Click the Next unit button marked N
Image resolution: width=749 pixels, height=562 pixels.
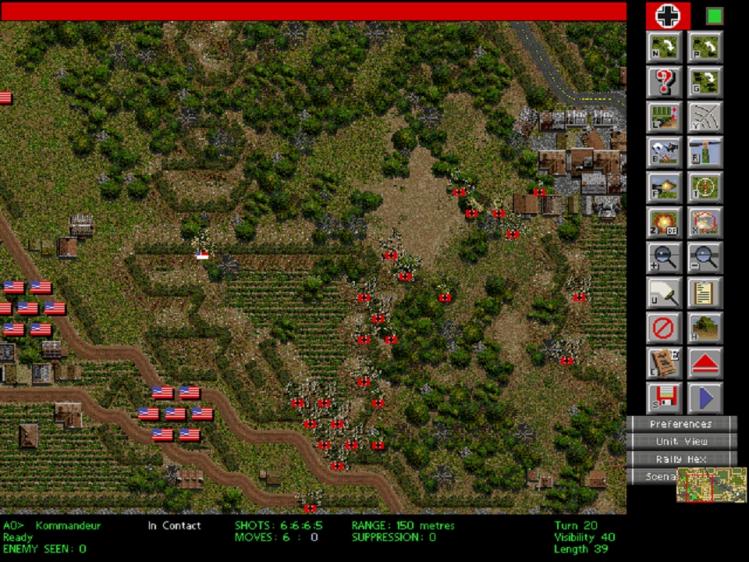(x=664, y=47)
